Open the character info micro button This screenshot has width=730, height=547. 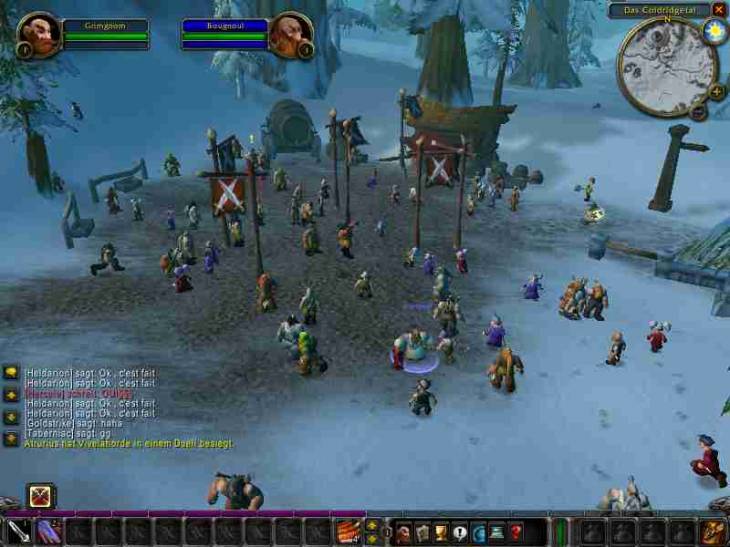404,532
